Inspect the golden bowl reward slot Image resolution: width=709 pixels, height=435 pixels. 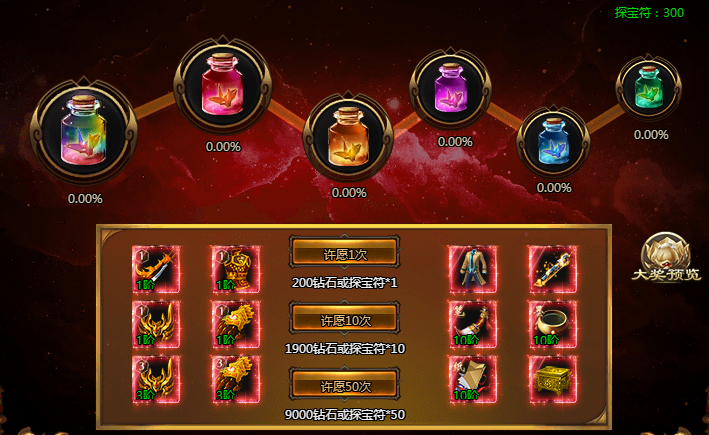coord(553,324)
